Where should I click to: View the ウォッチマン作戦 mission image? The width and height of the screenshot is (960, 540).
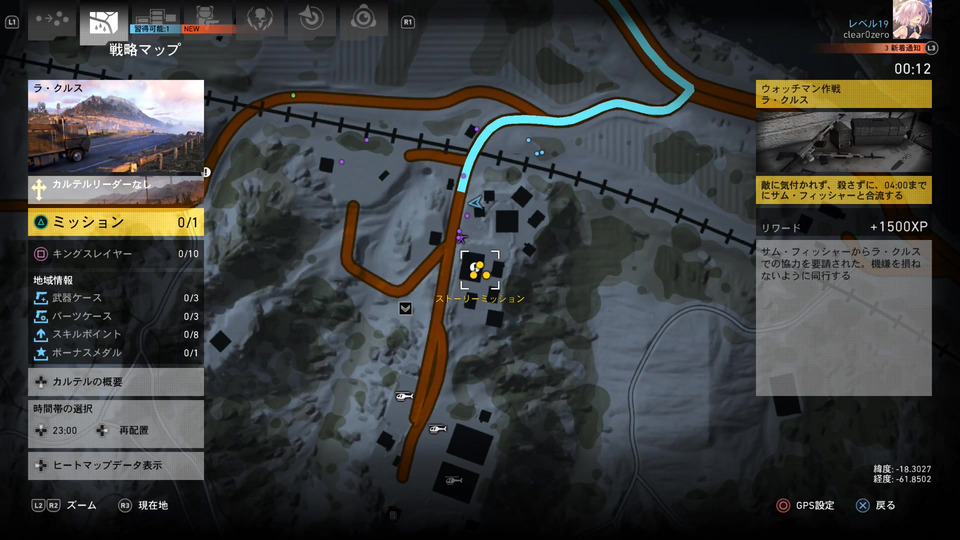point(843,142)
